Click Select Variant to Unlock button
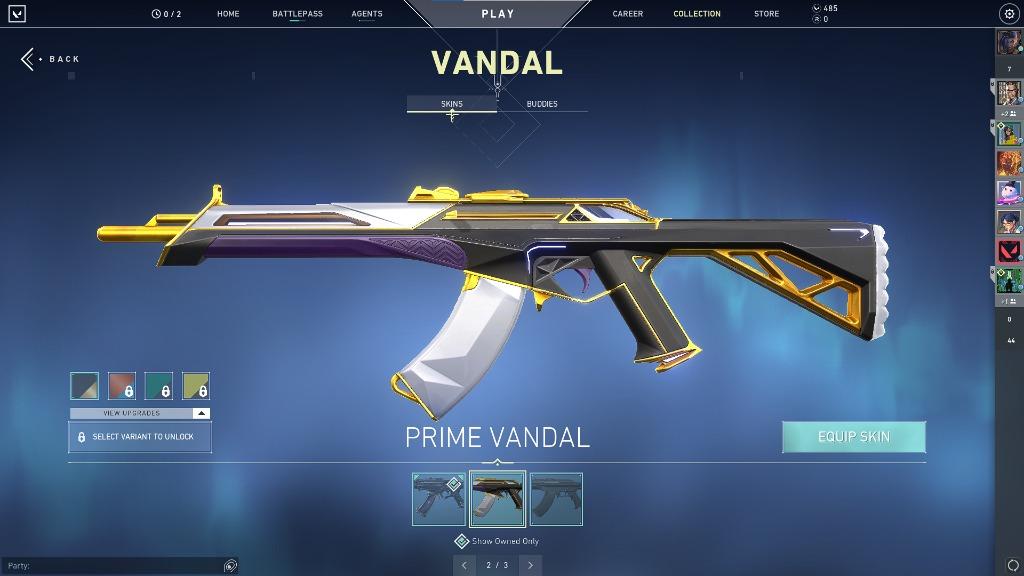The height and width of the screenshot is (576, 1024). [140, 437]
